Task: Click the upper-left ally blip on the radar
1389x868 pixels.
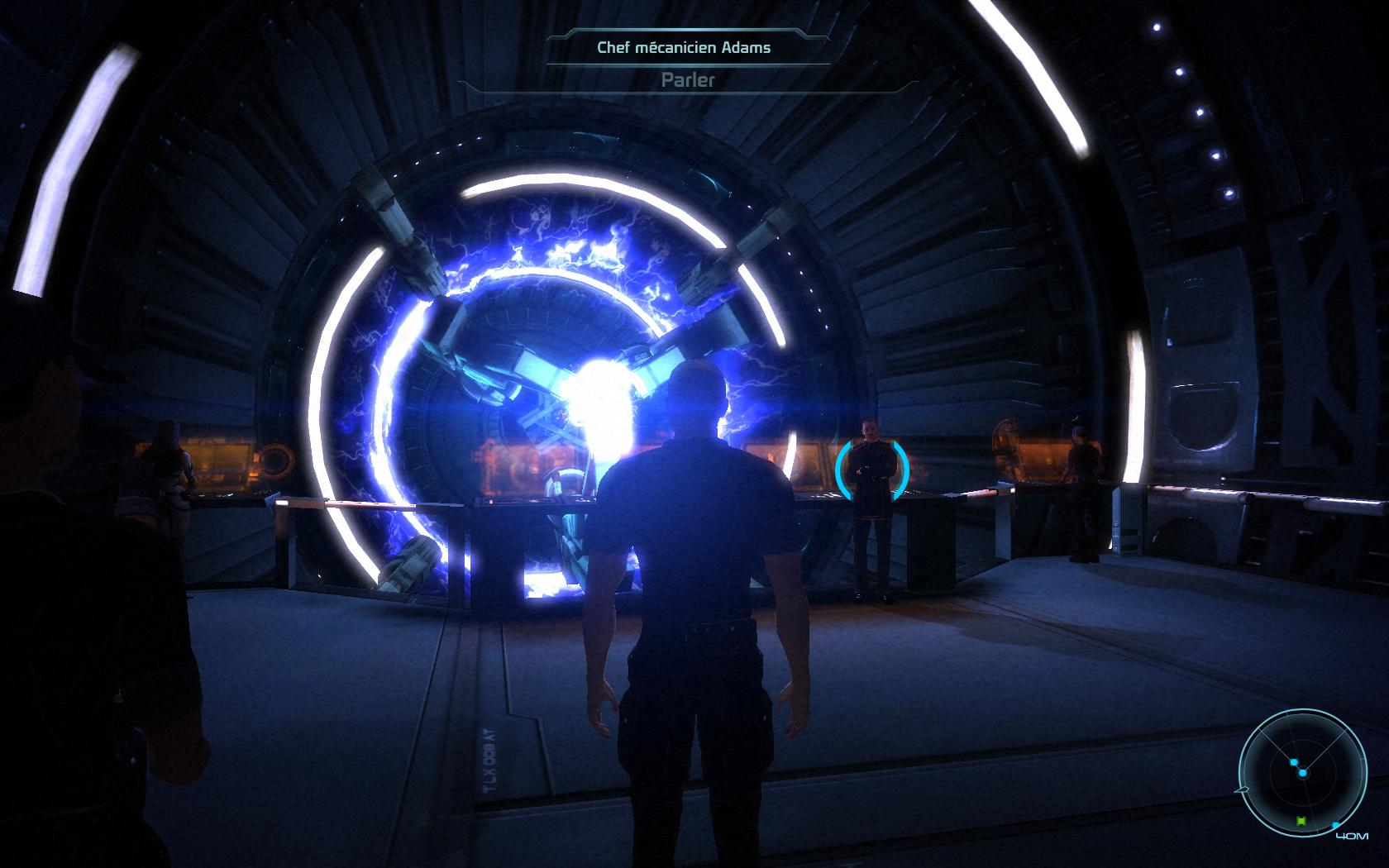Action: coord(1294,762)
